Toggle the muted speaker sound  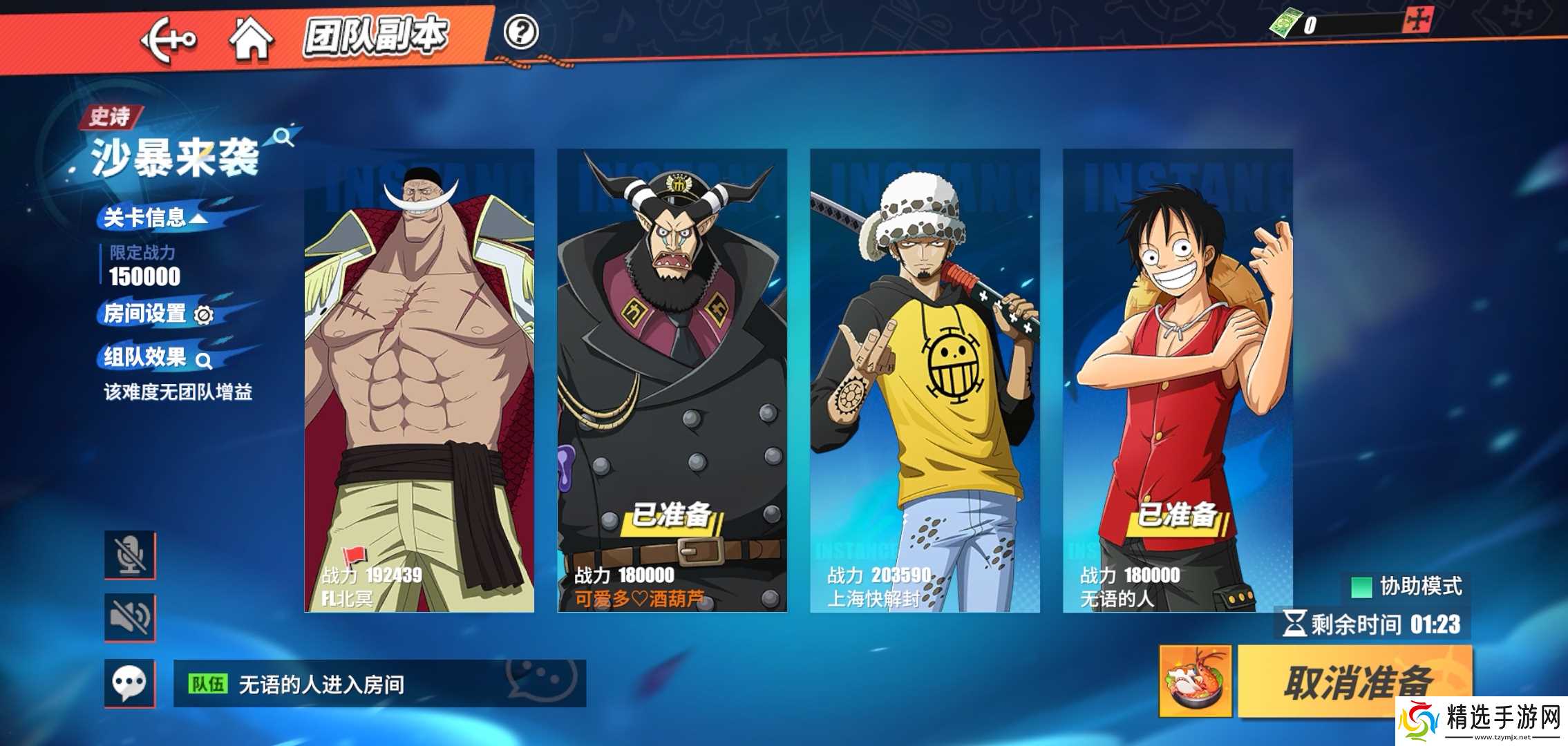pos(130,618)
